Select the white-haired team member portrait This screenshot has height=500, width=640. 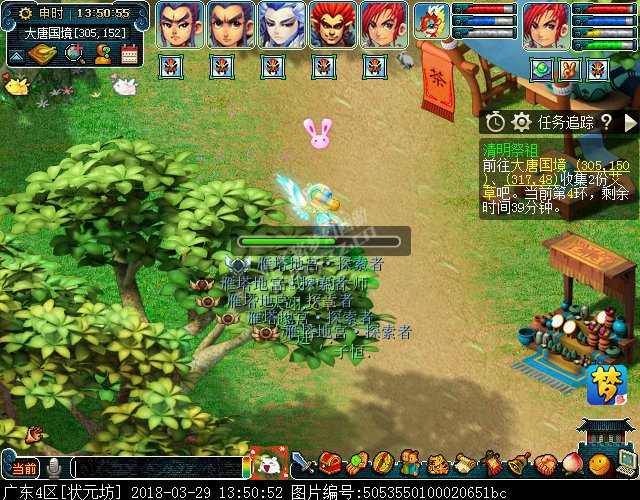click(x=282, y=24)
